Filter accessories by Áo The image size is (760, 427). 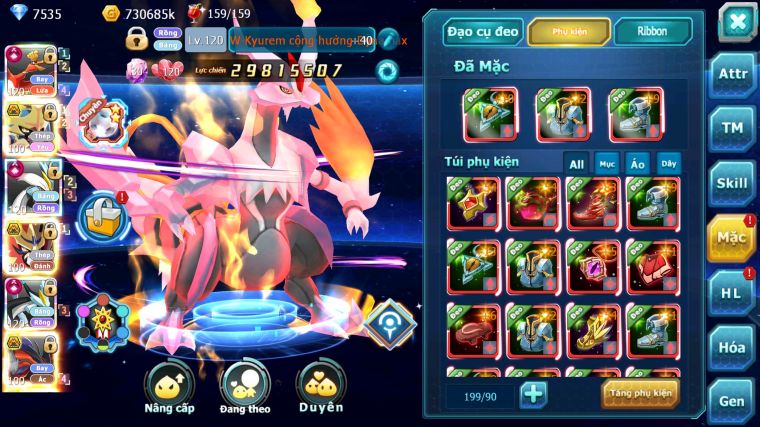pyautogui.click(x=638, y=164)
